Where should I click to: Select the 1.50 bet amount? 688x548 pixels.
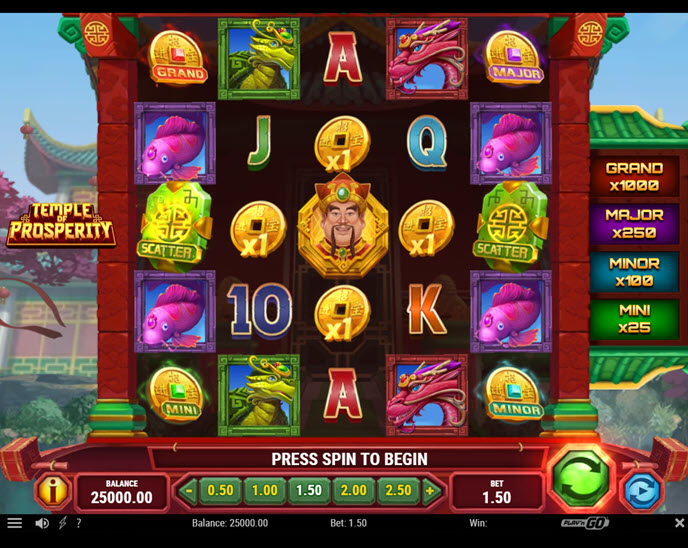tap(309, 491)
